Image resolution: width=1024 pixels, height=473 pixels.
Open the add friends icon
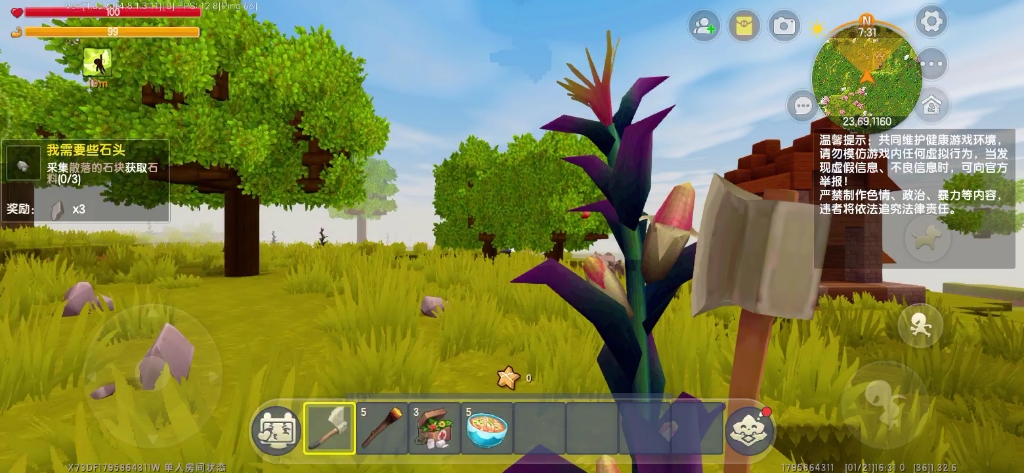[704, 26]
